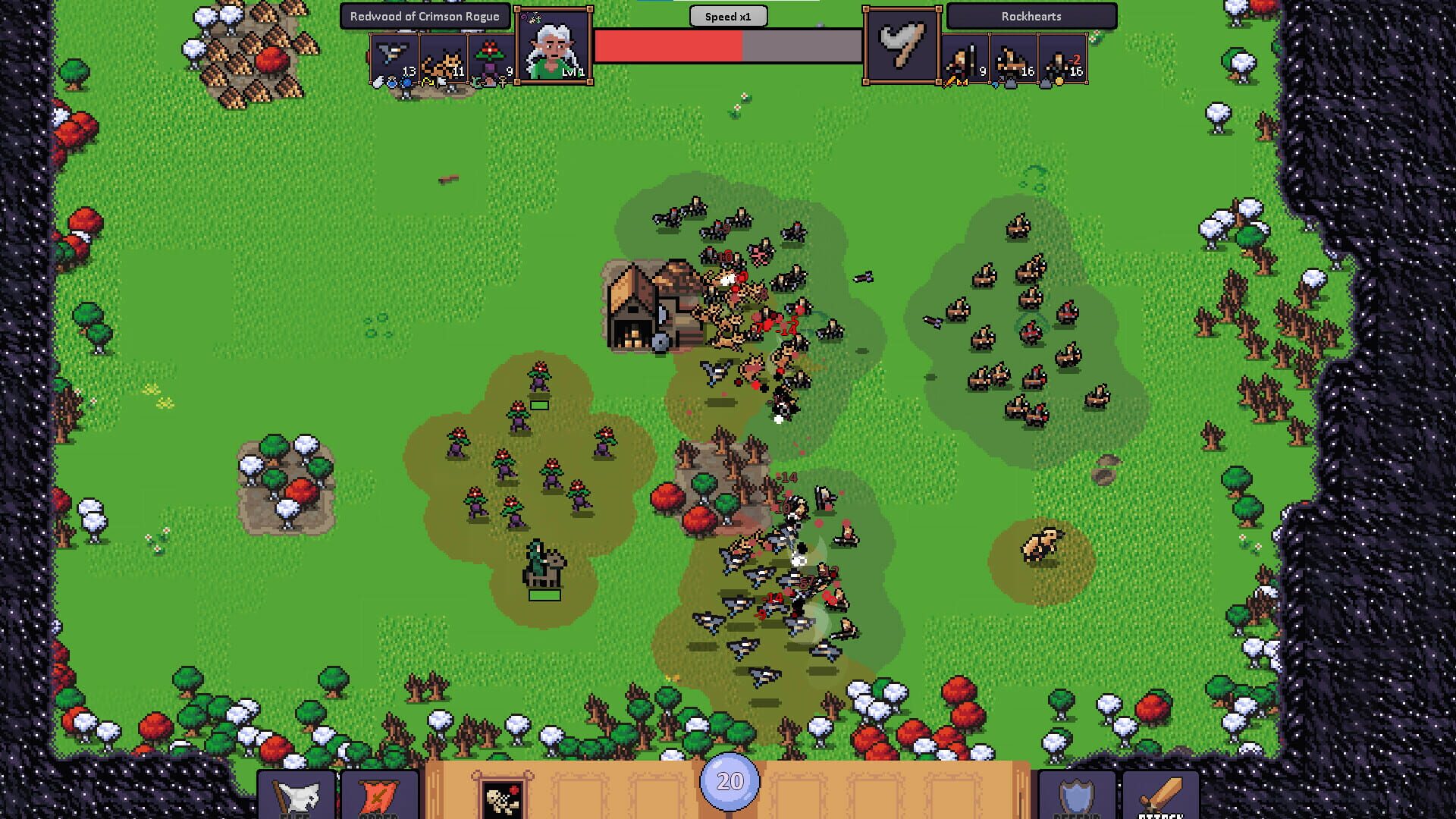
Task: Click the red battle progress bar
Action: (x=667, y=45)
